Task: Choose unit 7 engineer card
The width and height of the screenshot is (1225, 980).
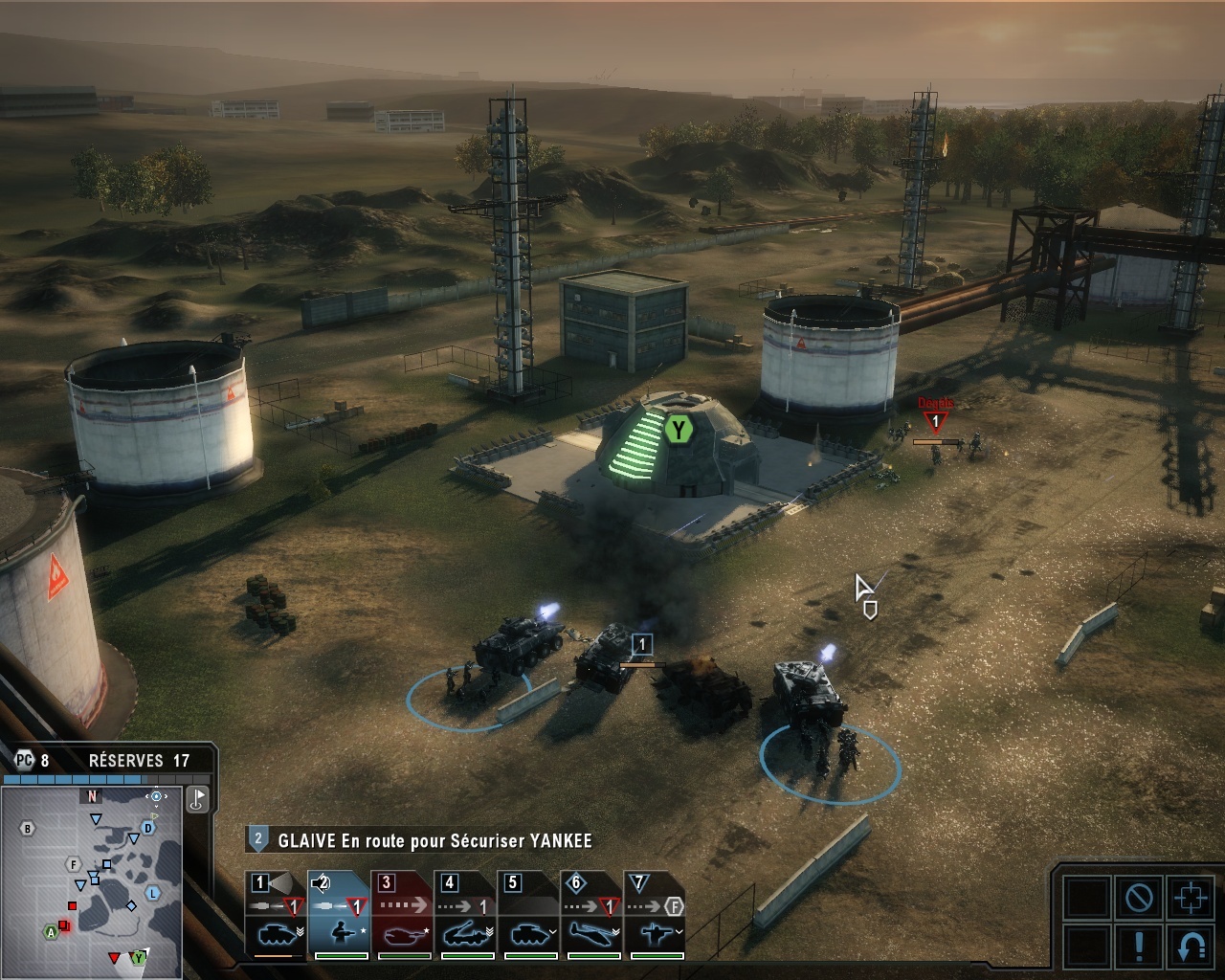Action: [x=655, y=914]
